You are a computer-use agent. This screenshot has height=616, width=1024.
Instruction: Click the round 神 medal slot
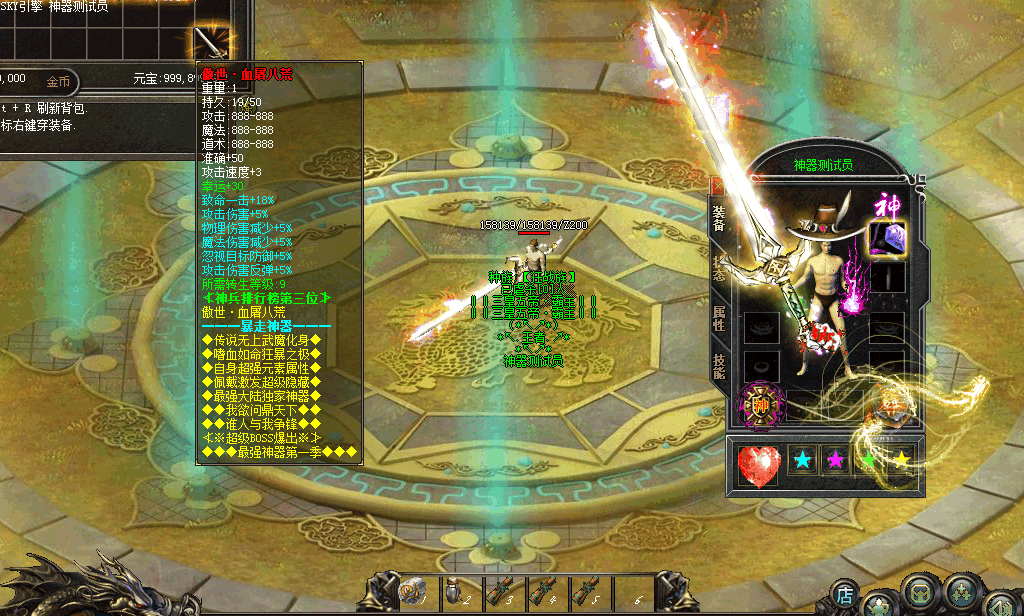click(x=761, y=406)
